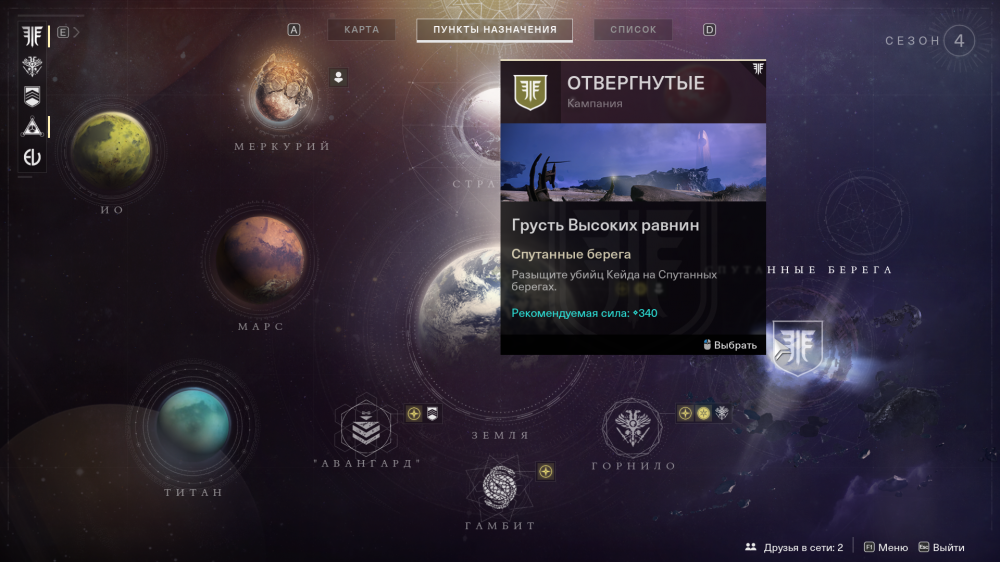
Task: Open the Авангард activities emblem
Action: click(366, 428)
